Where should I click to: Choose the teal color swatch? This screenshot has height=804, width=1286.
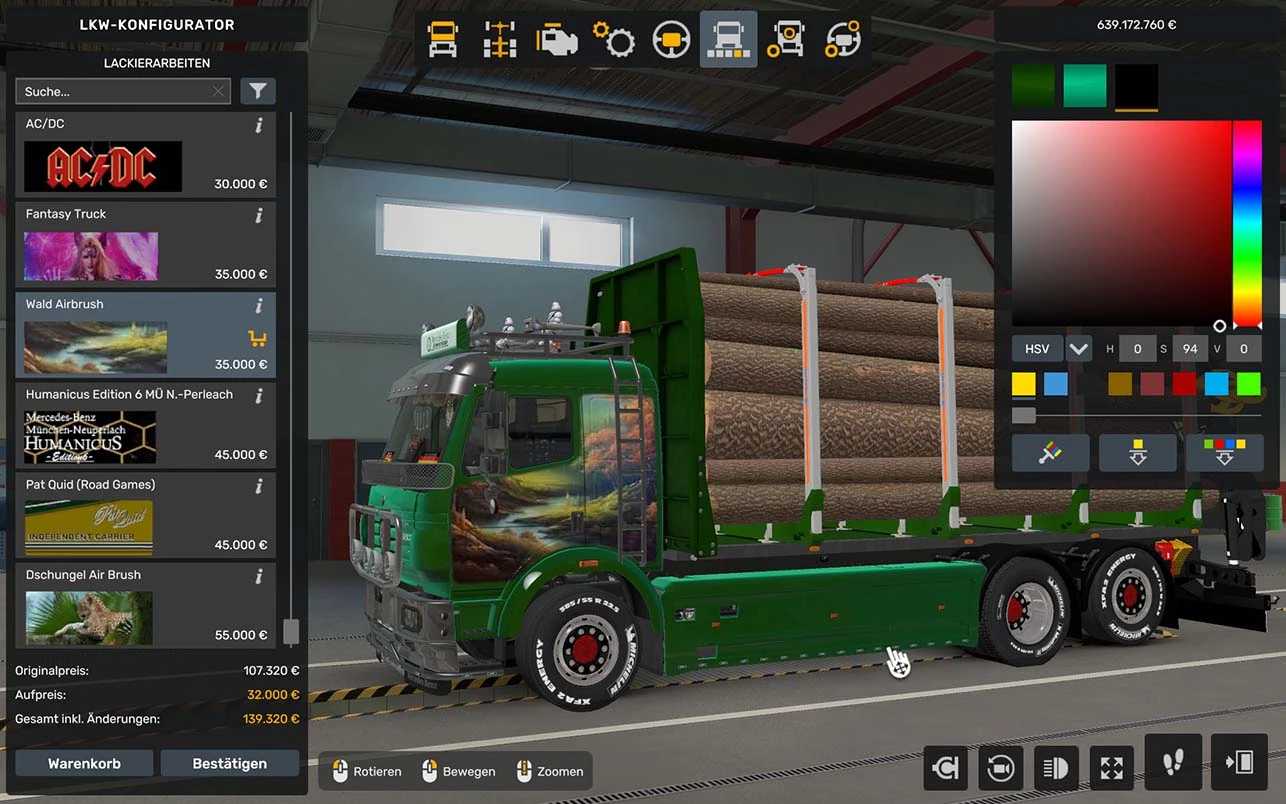click(x=1085, y=86)
